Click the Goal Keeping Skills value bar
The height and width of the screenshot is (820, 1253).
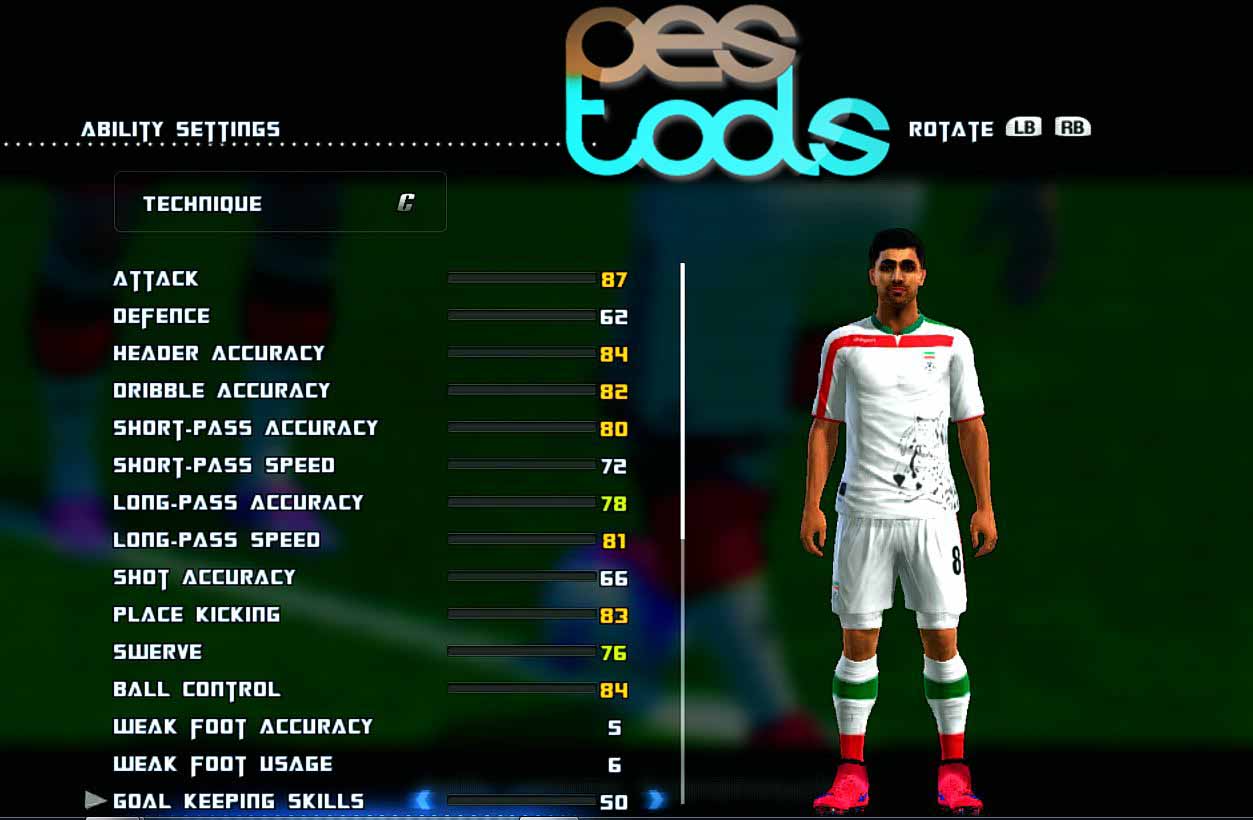point(521,801)
